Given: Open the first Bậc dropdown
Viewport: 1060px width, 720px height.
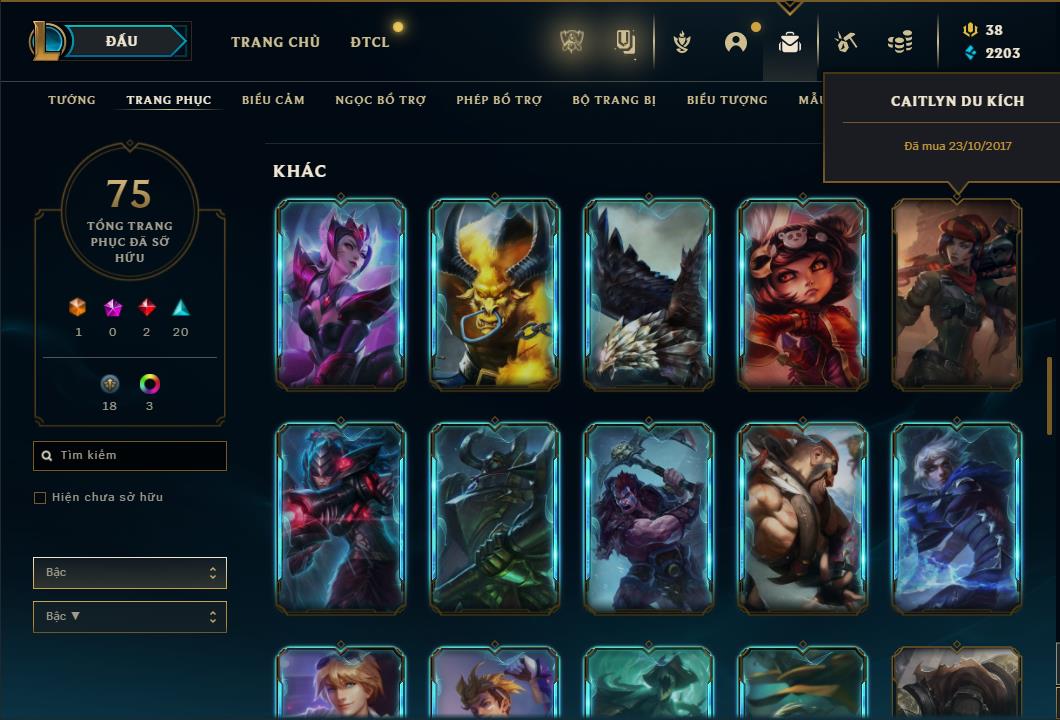Looking at the screenshot, I should 130,573.
